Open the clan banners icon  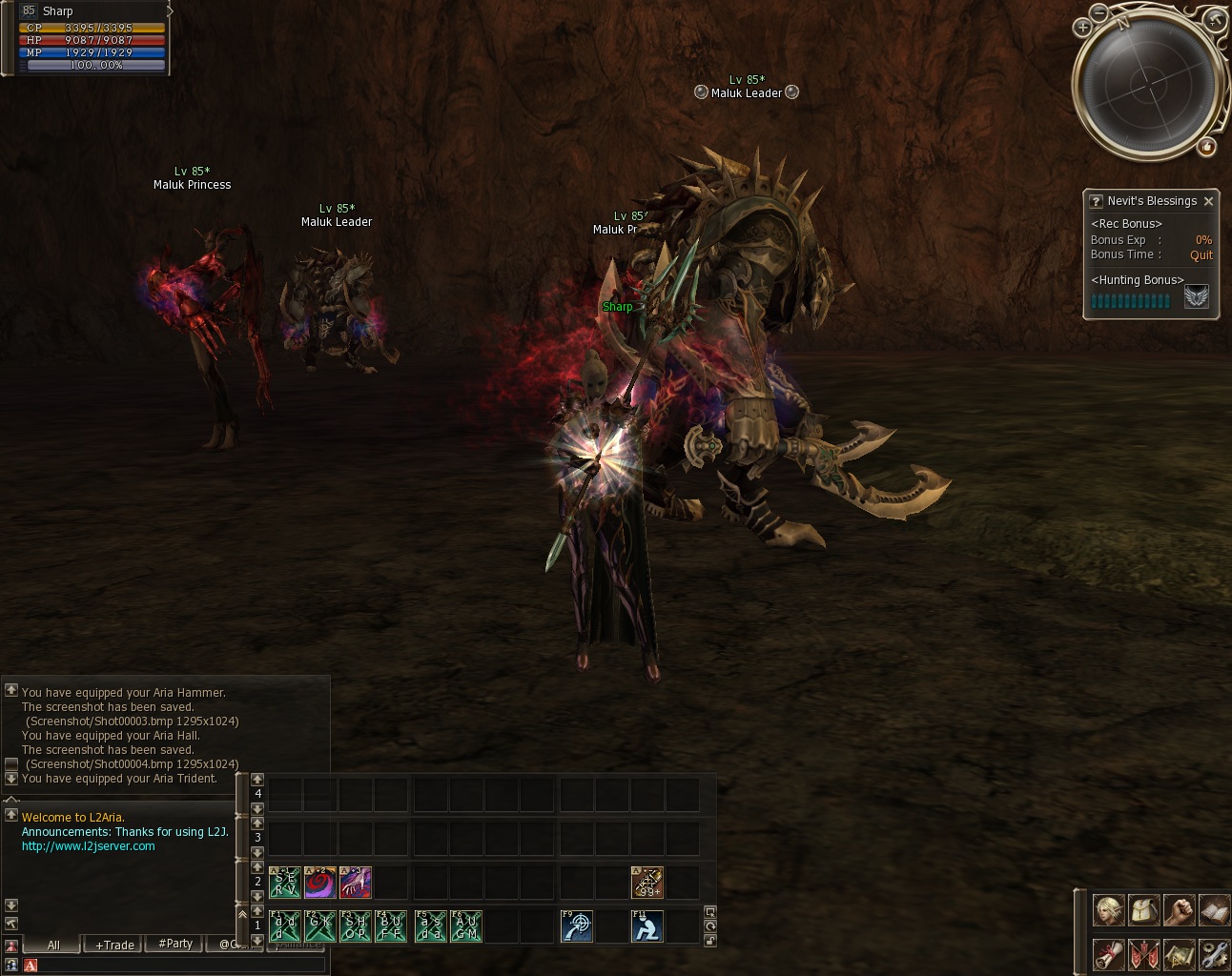click(1143, 953)
